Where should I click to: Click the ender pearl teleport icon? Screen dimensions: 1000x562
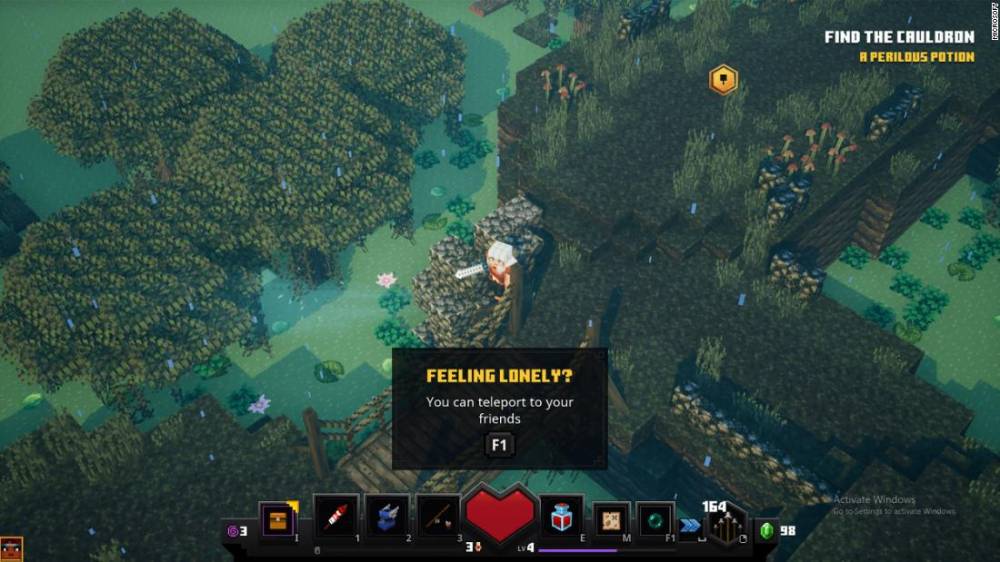click(x=656, y=520)
